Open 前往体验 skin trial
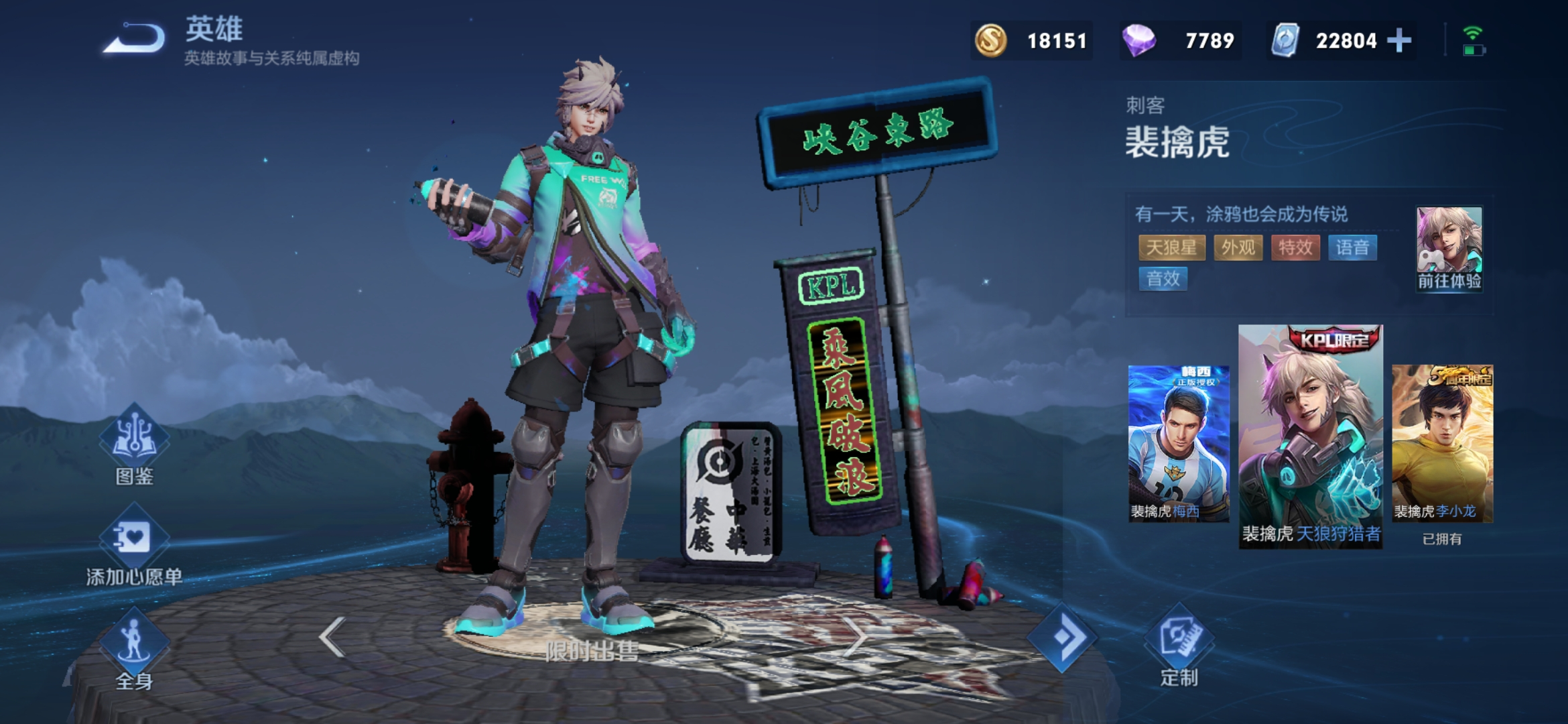Viewport: 1568px width, 724px height. point(1449,249)
